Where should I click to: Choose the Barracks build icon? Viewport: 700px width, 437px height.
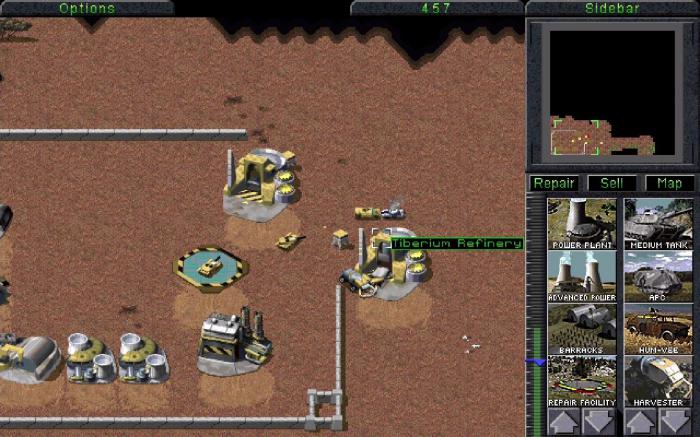[x=581, y=328]
